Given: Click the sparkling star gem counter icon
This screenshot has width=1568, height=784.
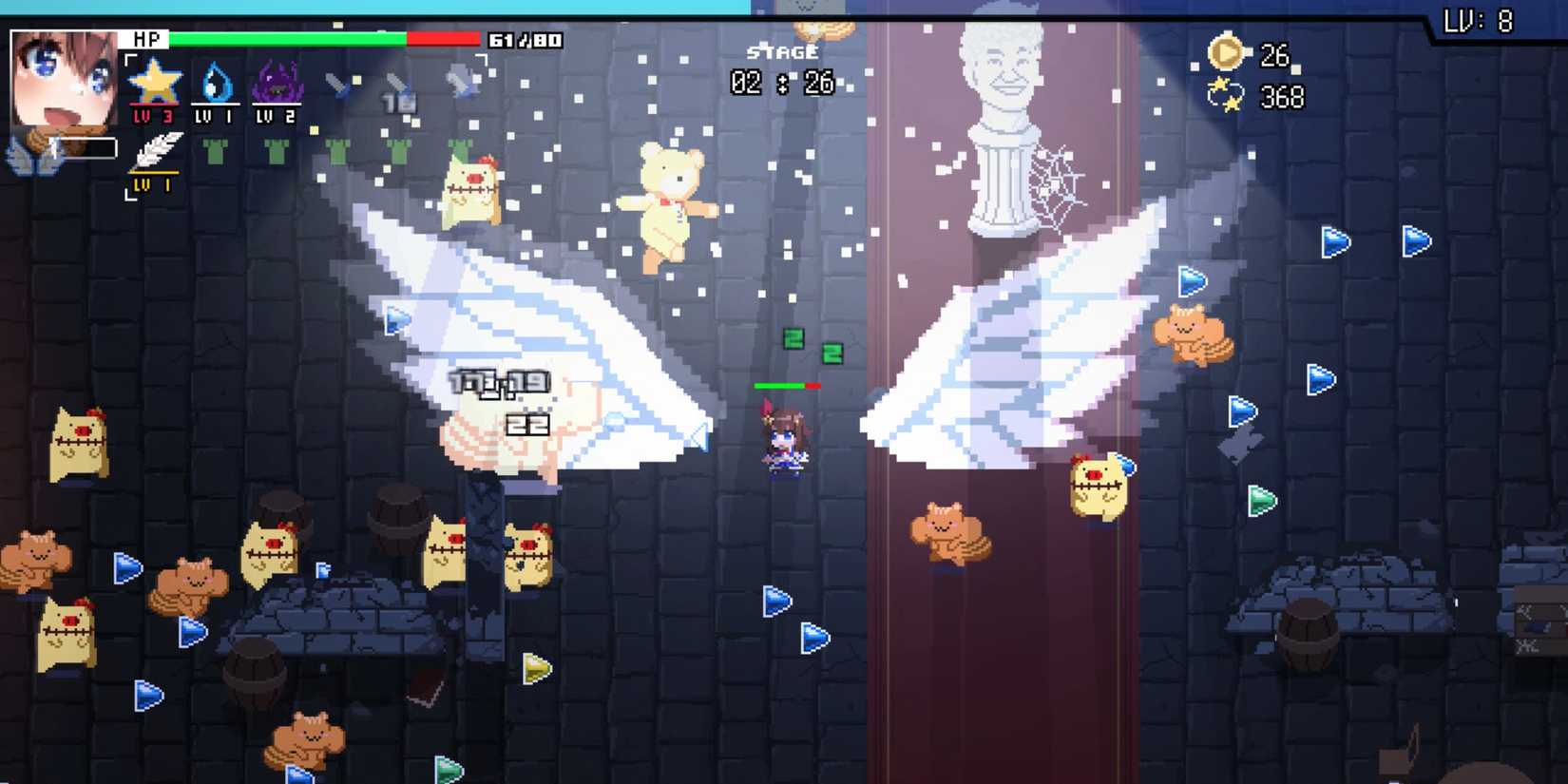Looking at the screenshot, I should click(1224, 94).
